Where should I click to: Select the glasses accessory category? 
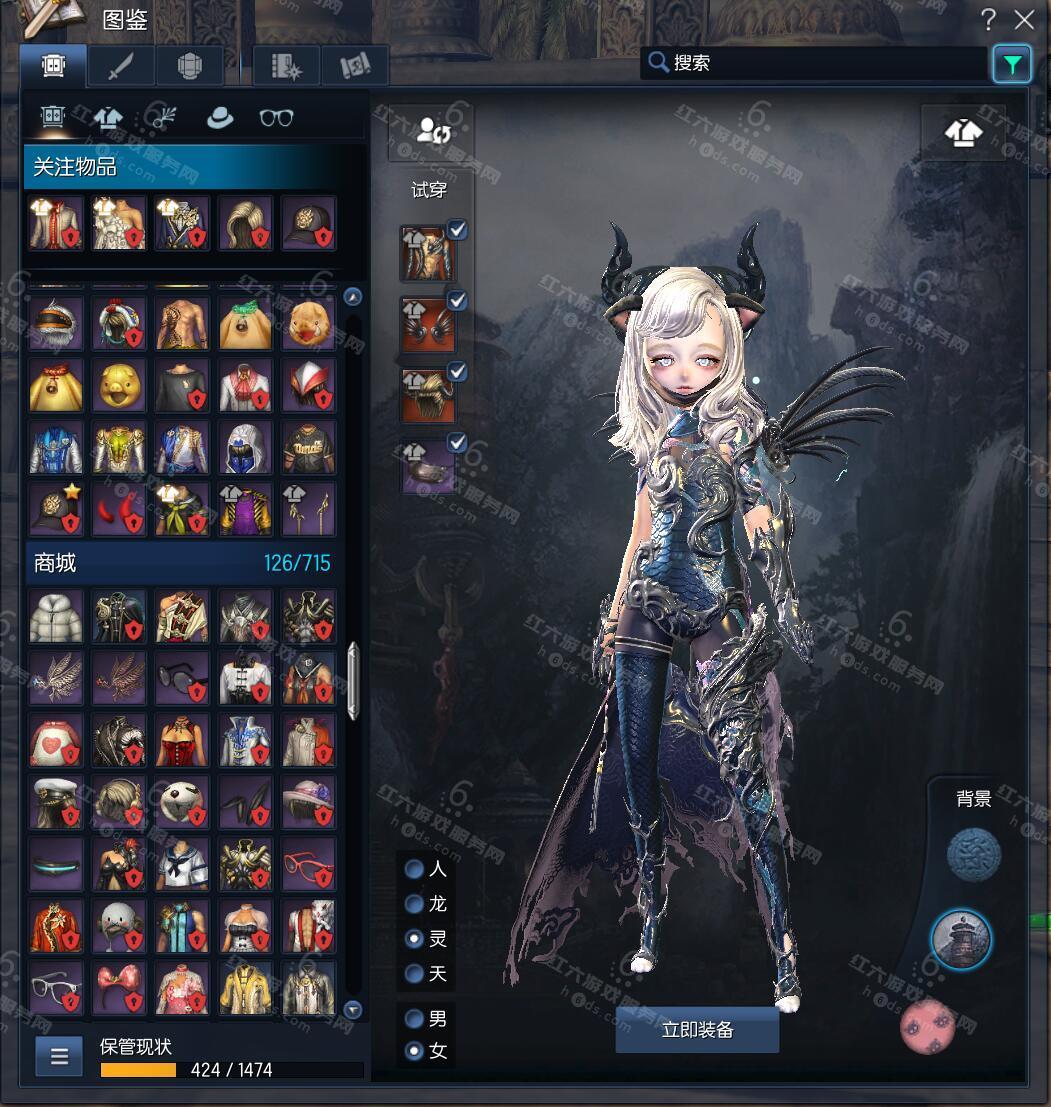pyautogui.click(x=276, y=118)
